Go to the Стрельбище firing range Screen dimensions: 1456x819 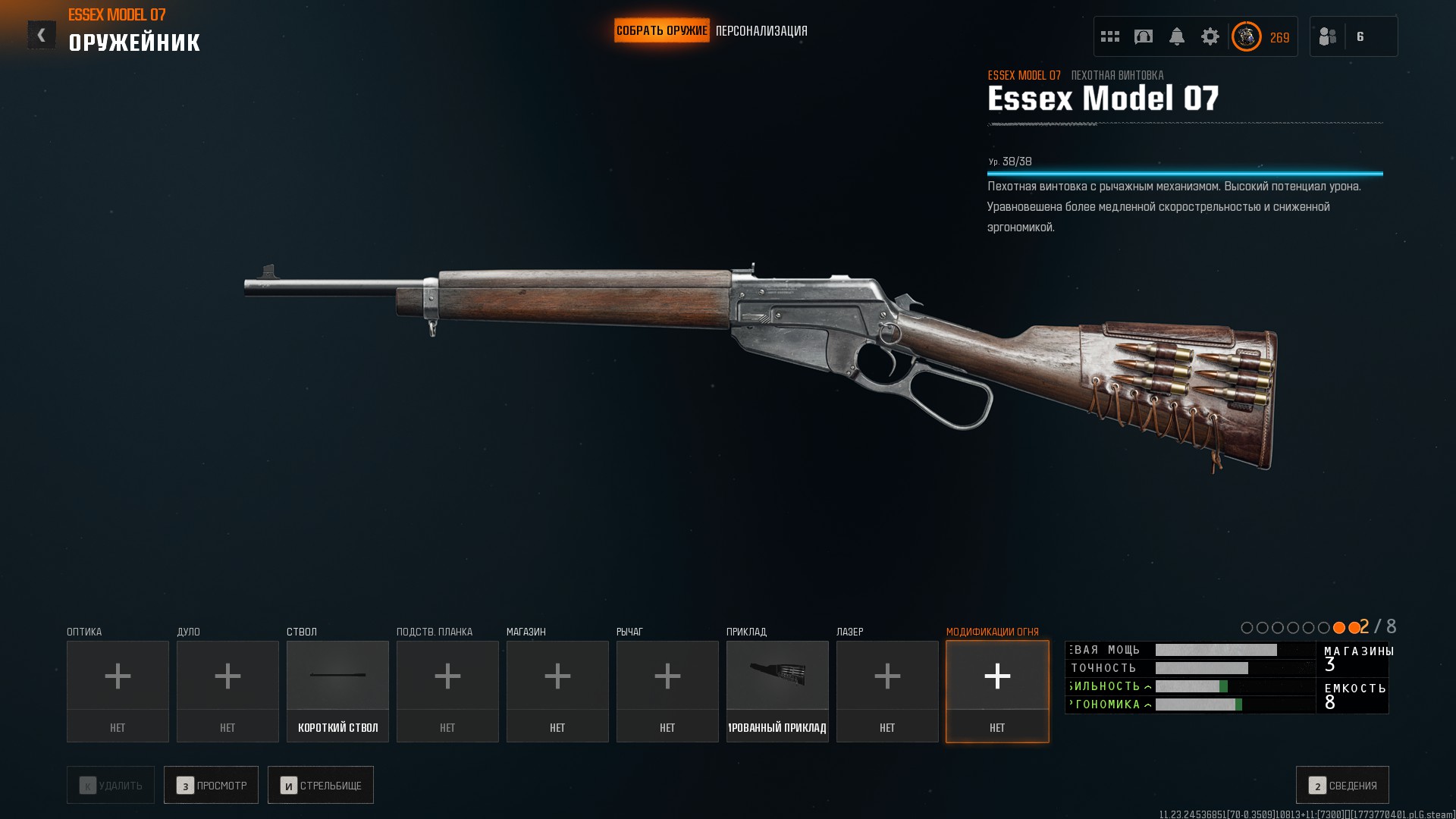pyautogui.click(x=320, y=785)
